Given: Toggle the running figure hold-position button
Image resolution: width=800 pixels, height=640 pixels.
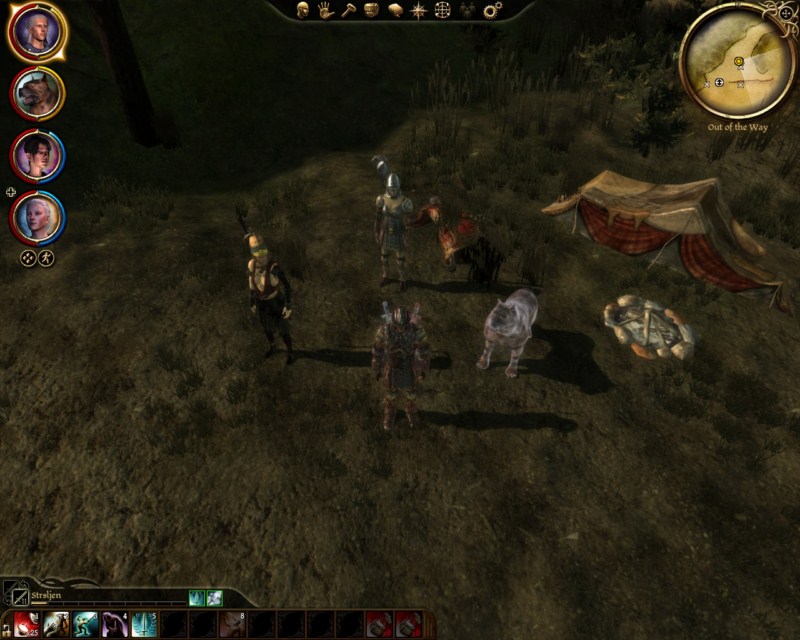Looking at the screenshot, I should 46,257.
